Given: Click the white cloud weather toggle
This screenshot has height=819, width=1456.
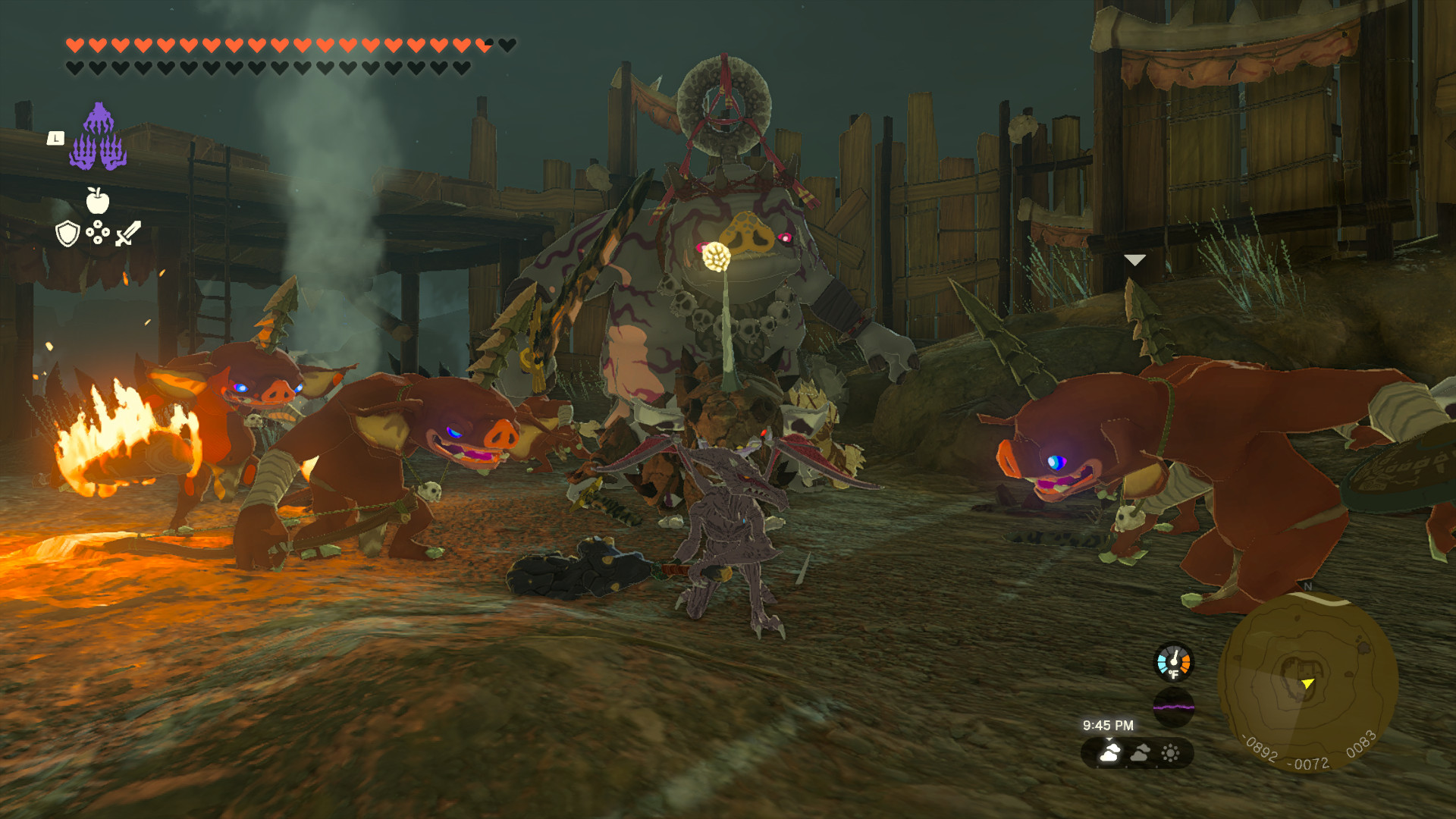Looking at the screenshot, I should (1109, 754).
